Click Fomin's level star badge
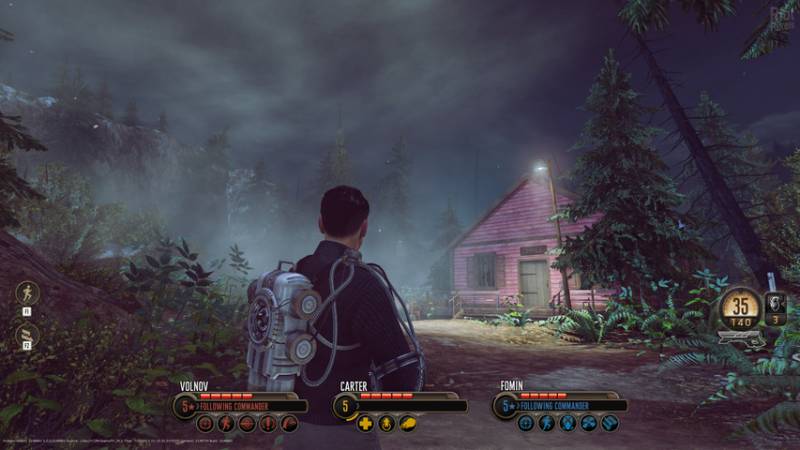800x450 pixels. point(505,405)
